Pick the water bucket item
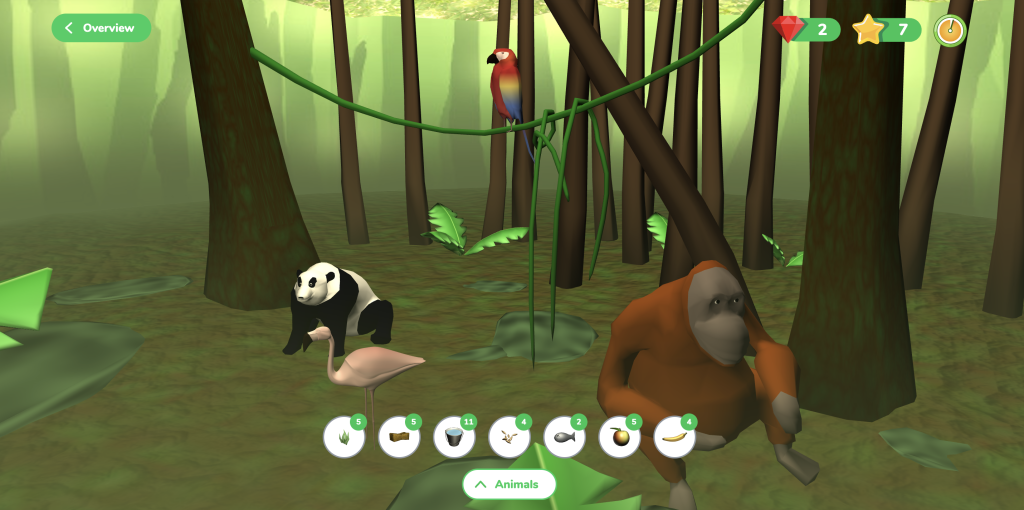This screenshot has width=1024, height=510. (x=454, y=438)
